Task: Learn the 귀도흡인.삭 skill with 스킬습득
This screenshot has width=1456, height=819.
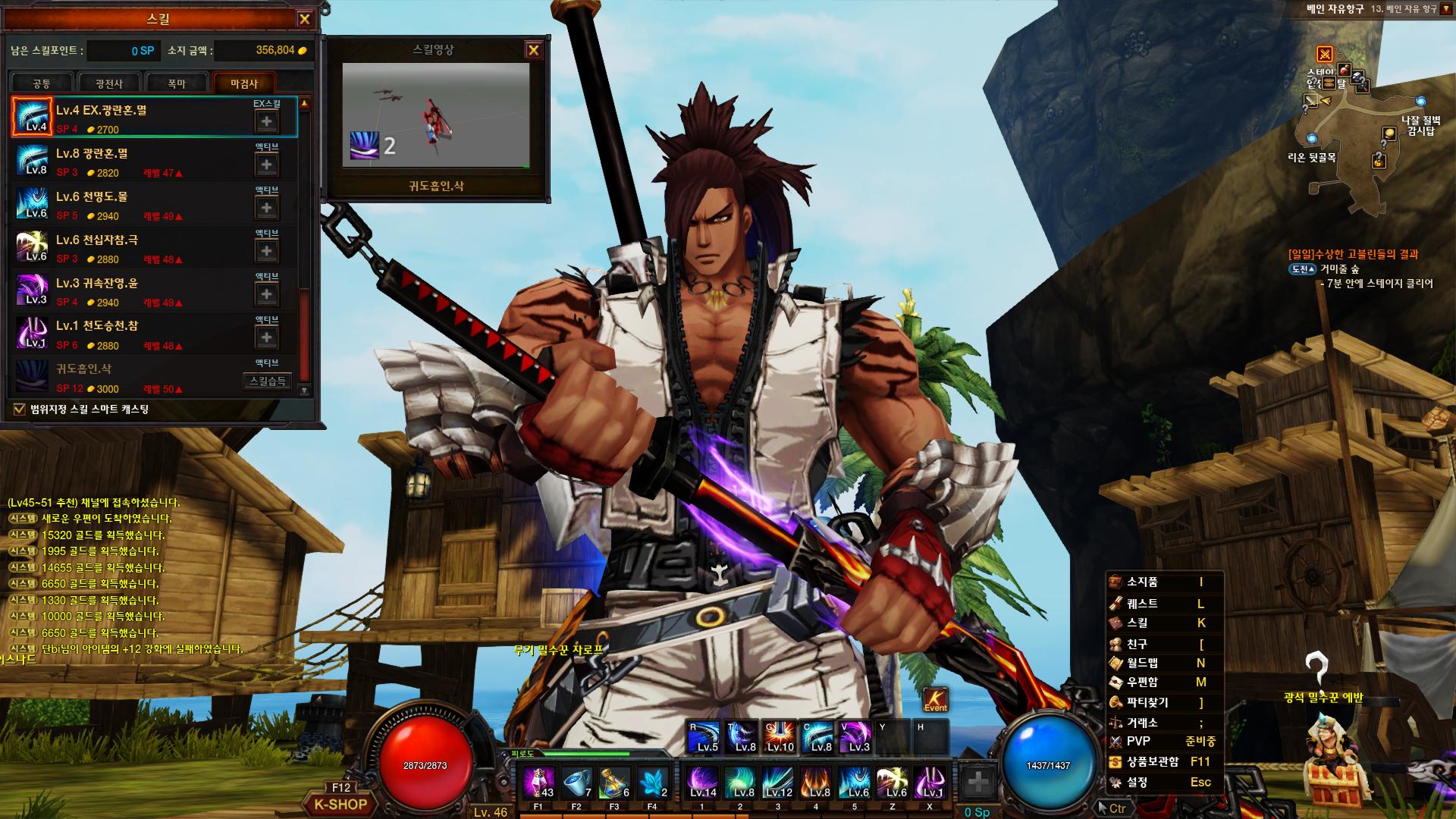Action: tap(267, 381)
